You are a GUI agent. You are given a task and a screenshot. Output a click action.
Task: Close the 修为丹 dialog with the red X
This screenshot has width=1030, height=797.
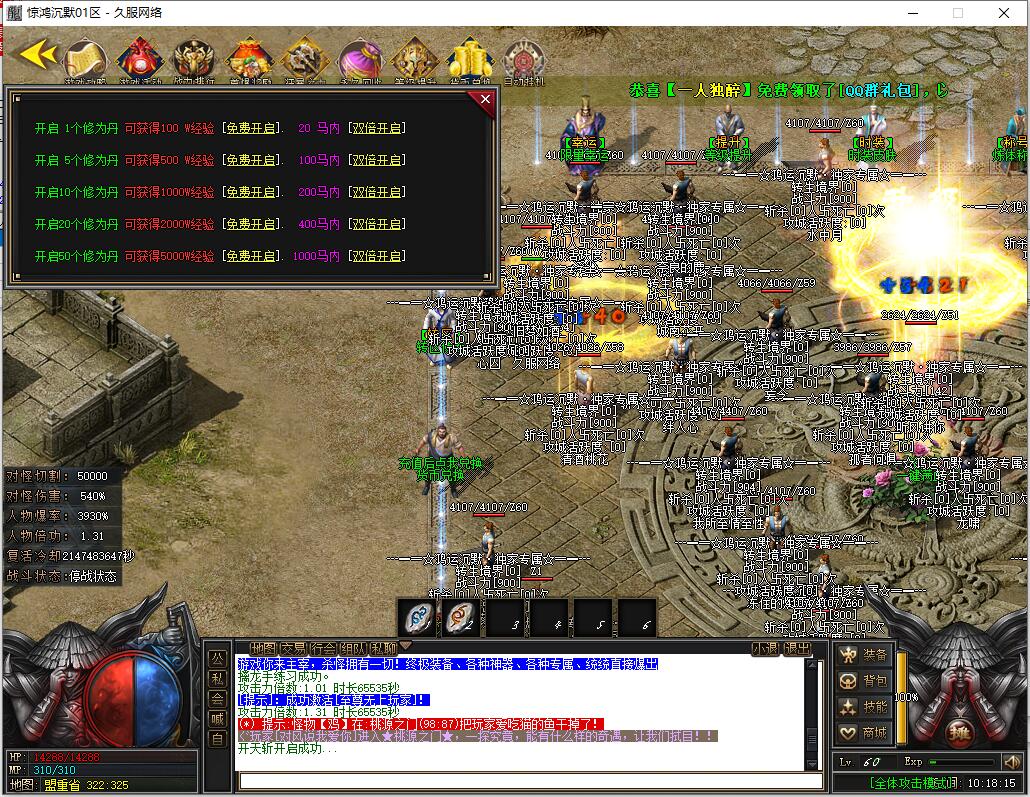point(485,100)
